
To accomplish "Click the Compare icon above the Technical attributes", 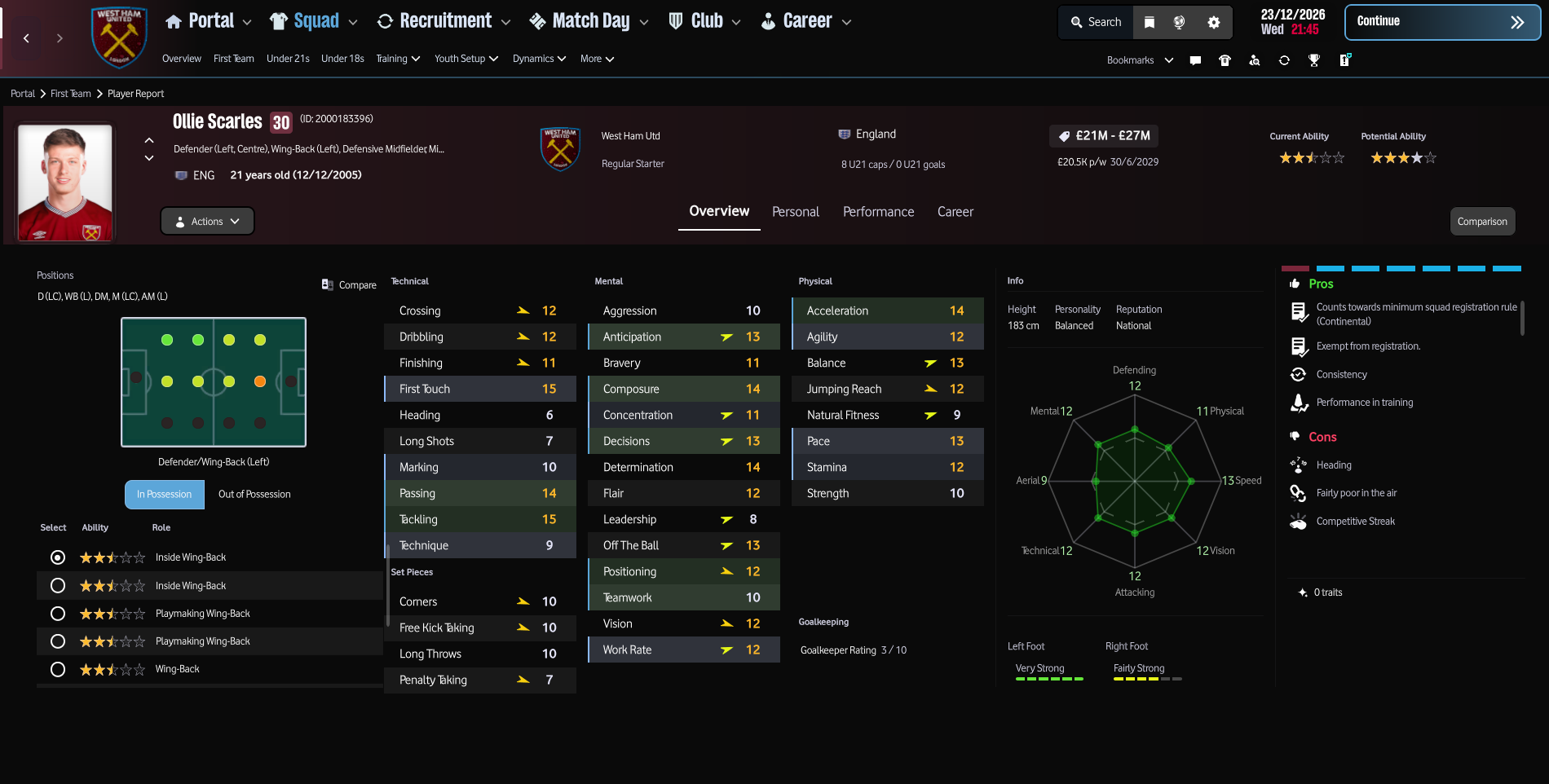I will pyautogui.click(x=329, y=284).
